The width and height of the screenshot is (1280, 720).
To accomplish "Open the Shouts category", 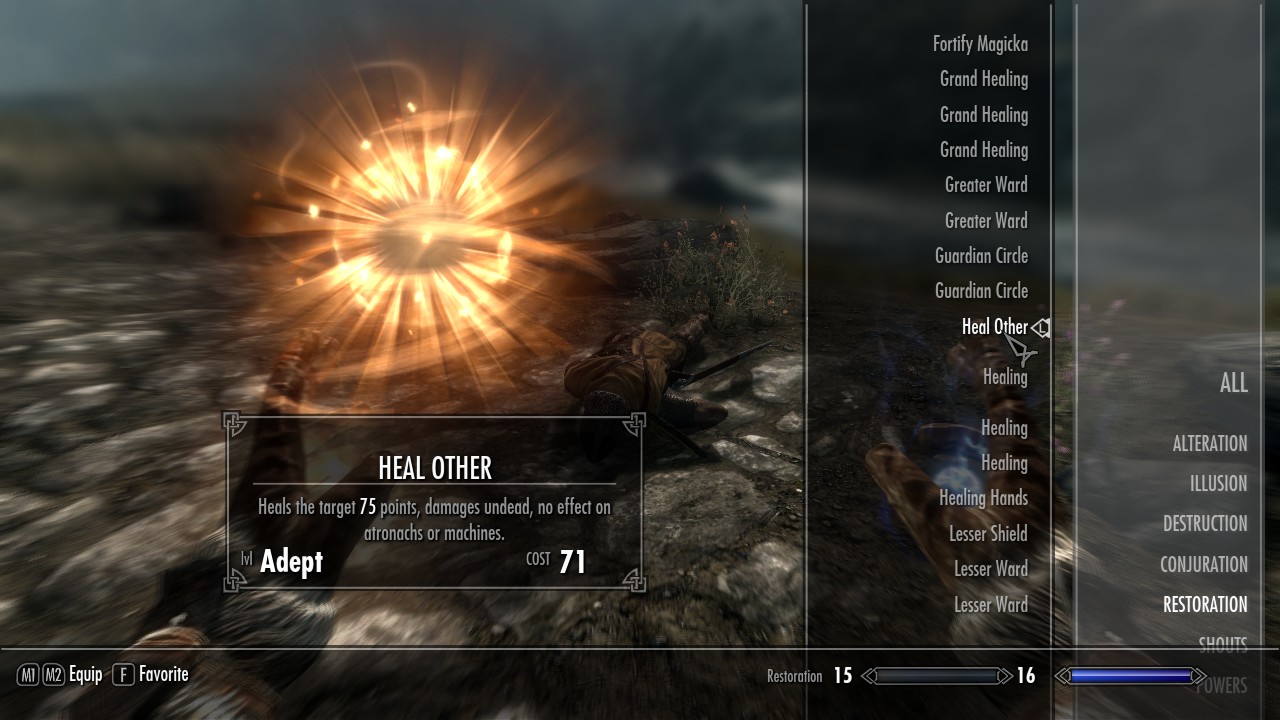I will [x=1222, y=644].
